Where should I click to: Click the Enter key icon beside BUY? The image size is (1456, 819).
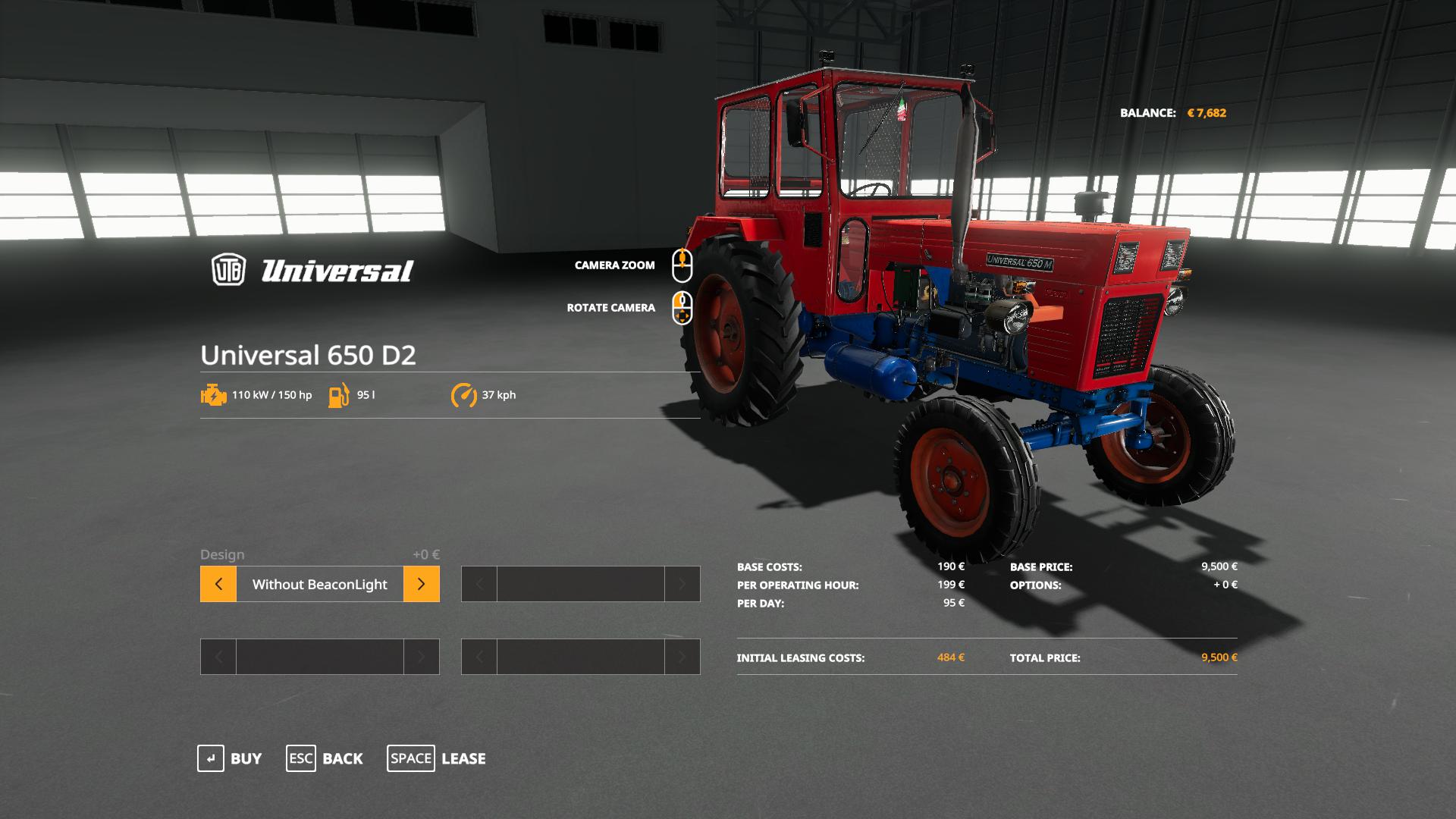tap(211, 758)
